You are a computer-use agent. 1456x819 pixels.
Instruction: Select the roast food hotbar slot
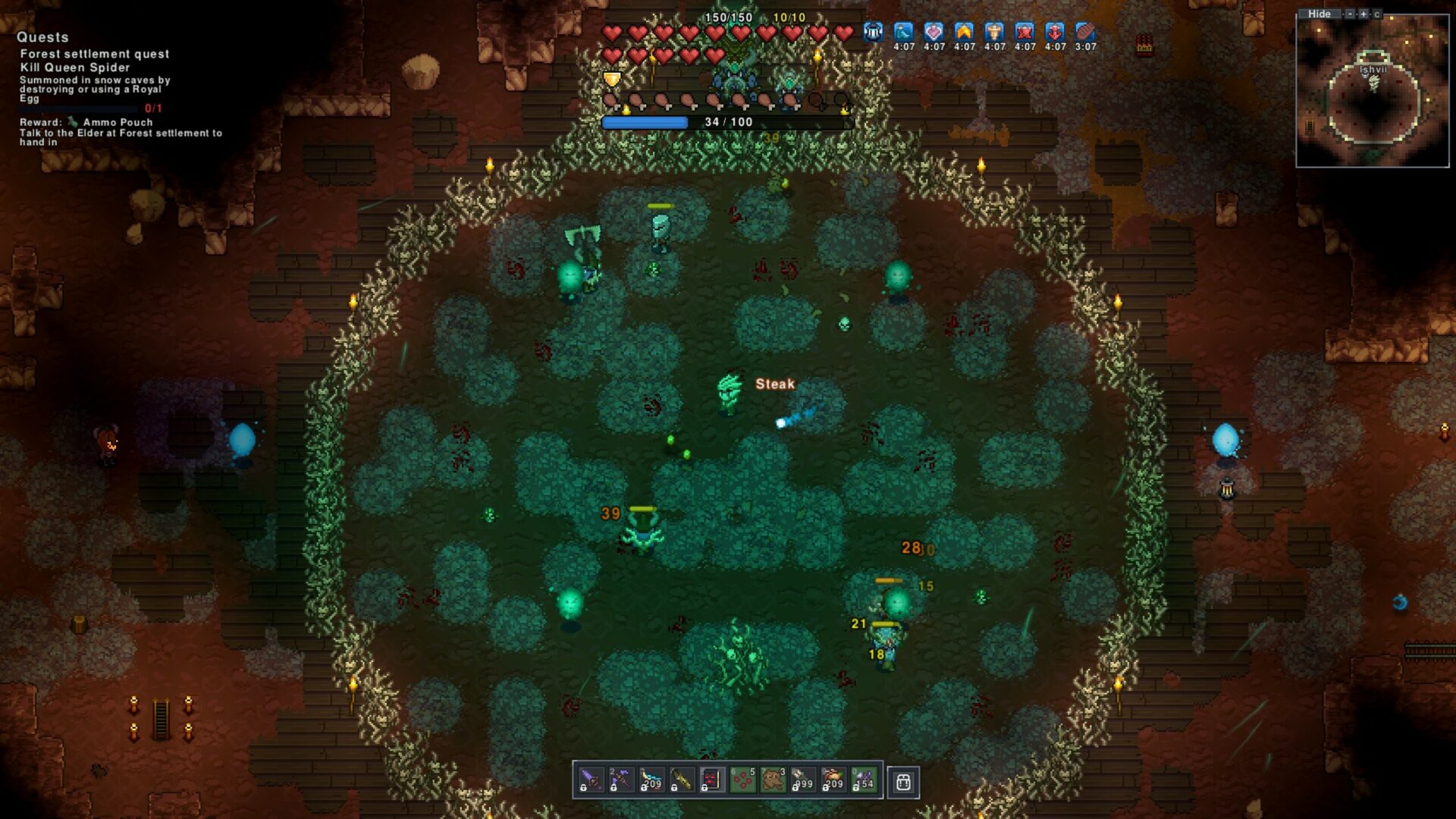[x=833, y=780]
